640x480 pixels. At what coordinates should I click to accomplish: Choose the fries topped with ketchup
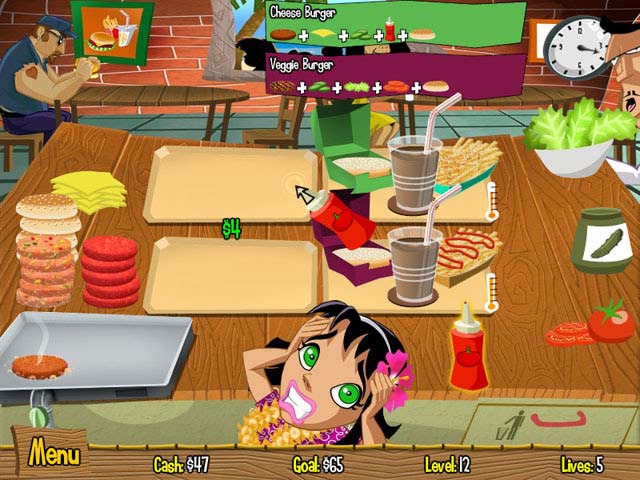464,252
